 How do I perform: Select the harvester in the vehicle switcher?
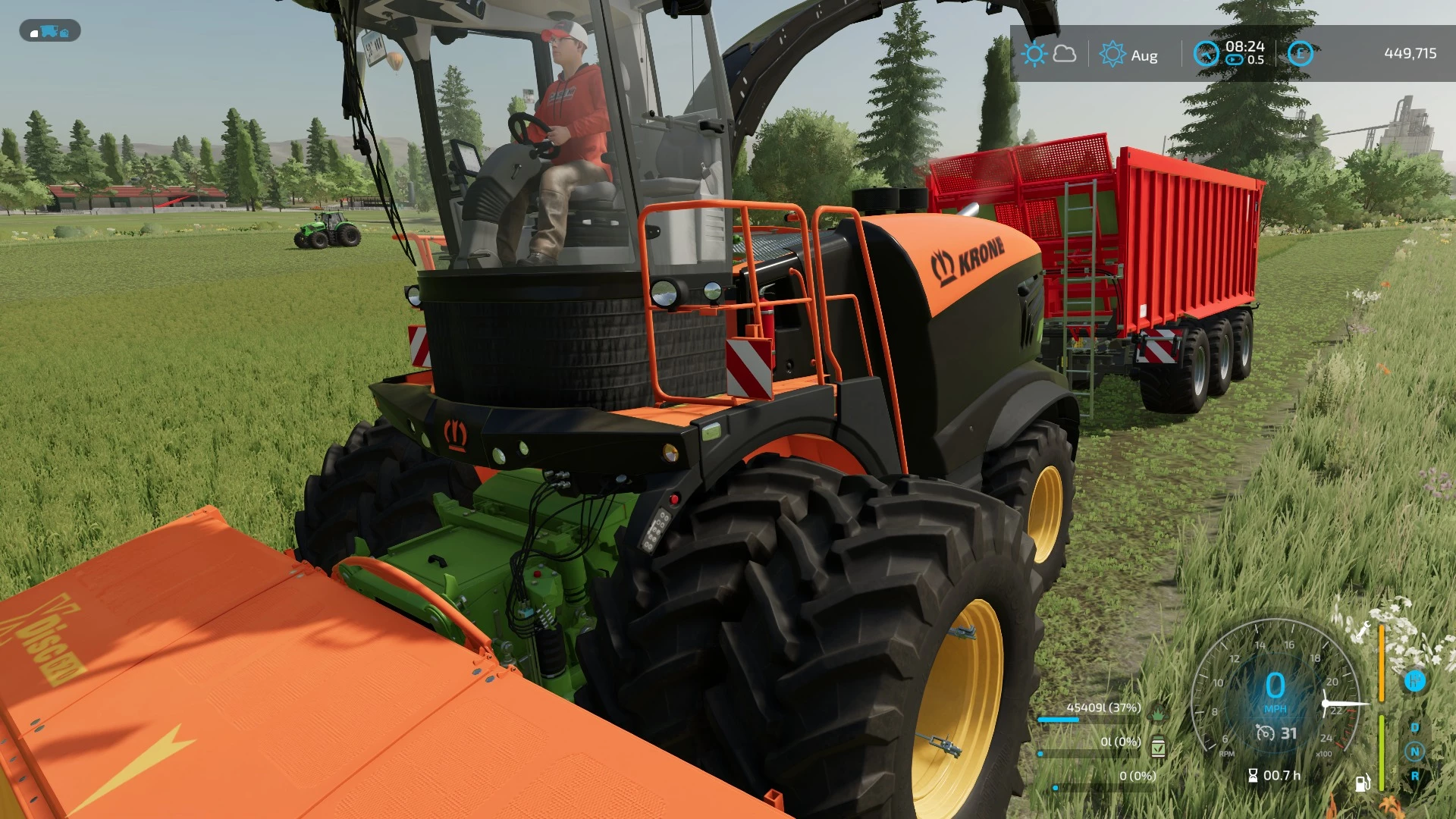[x=49, y=31]
